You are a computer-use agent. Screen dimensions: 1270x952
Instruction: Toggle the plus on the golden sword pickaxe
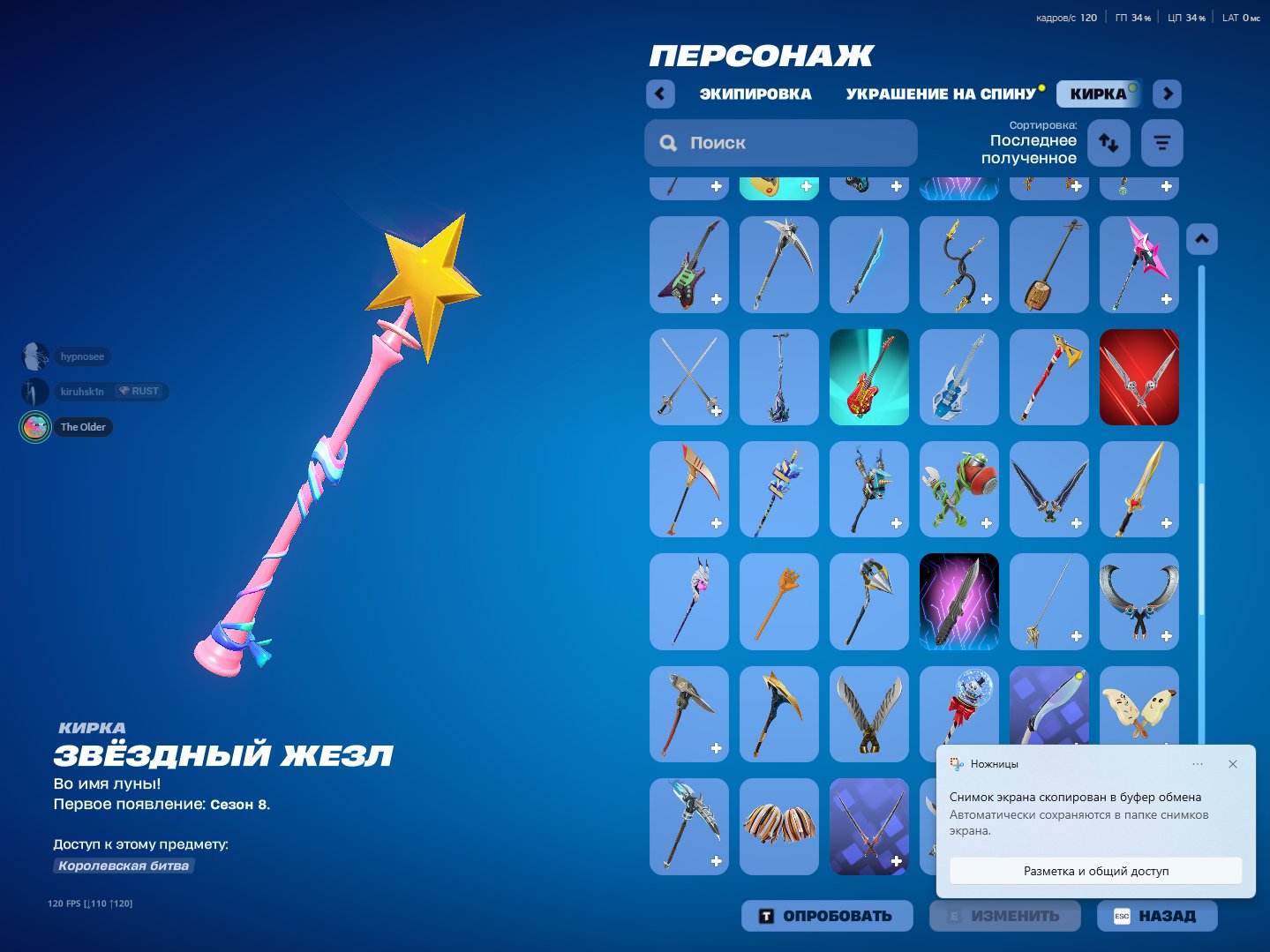pos(1166,522)
